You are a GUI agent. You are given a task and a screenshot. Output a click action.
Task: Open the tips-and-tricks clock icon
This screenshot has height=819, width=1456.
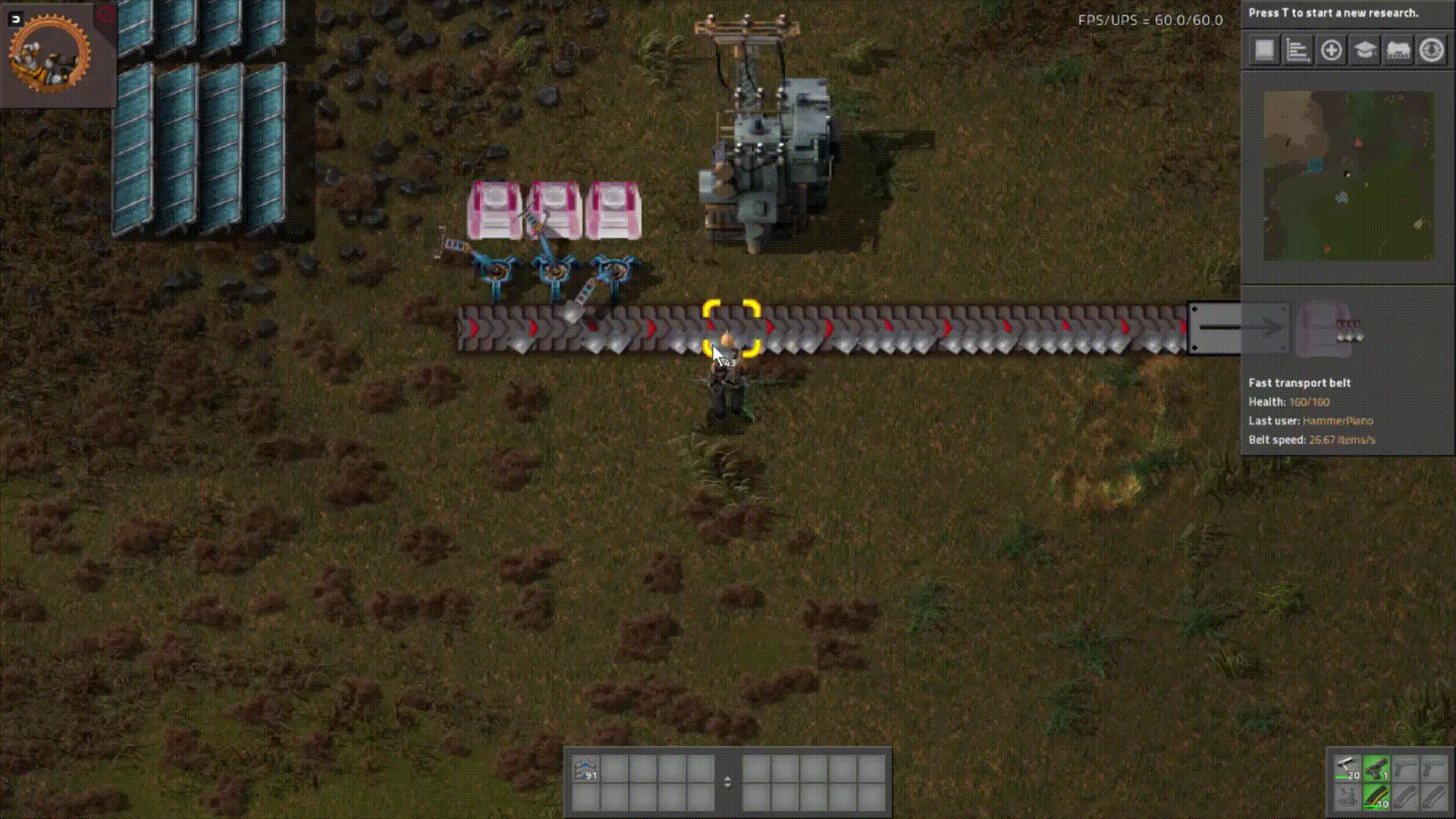point(1431,50)
